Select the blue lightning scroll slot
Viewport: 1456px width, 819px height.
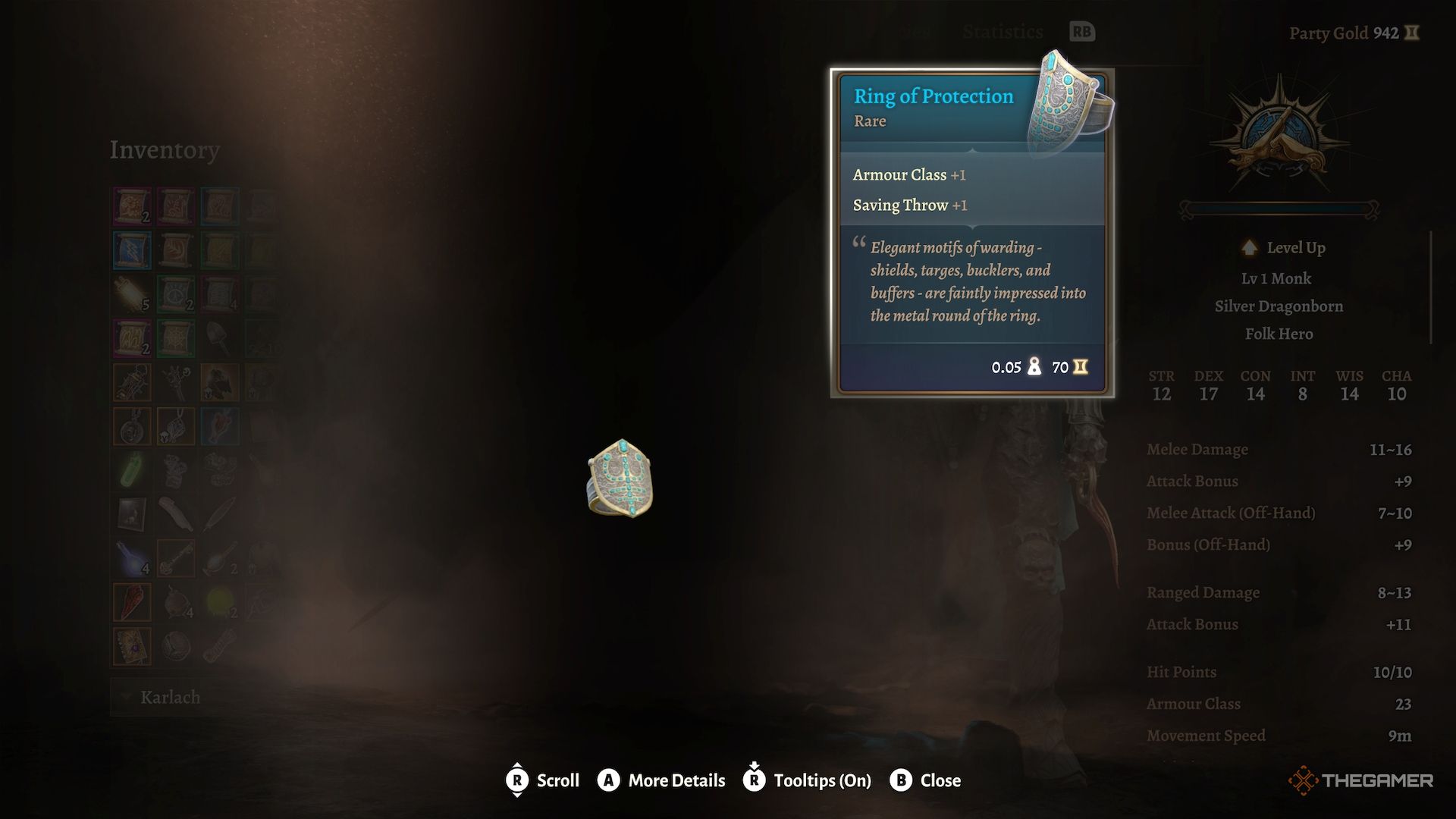(132, 250)
